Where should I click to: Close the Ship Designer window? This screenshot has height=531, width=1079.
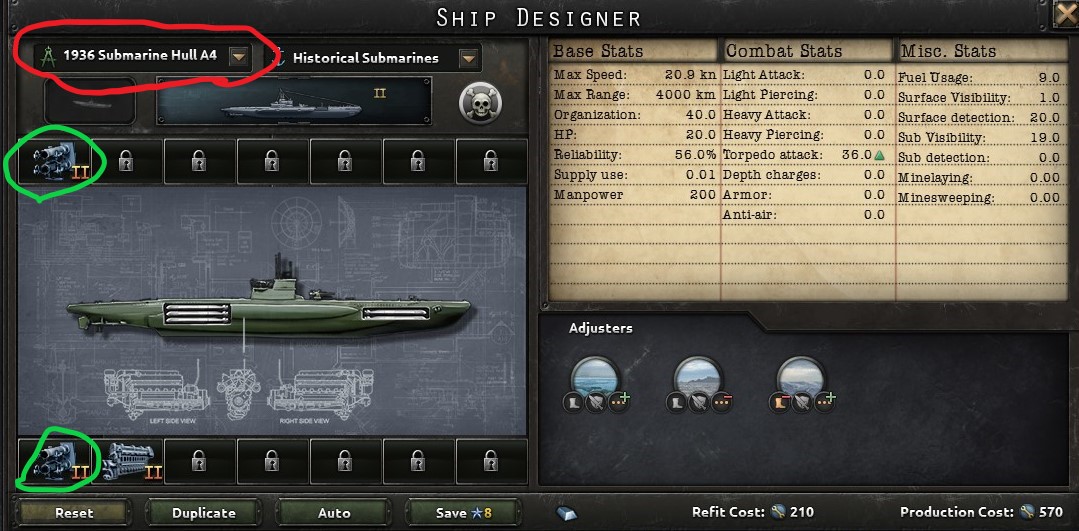point(1066,14)
